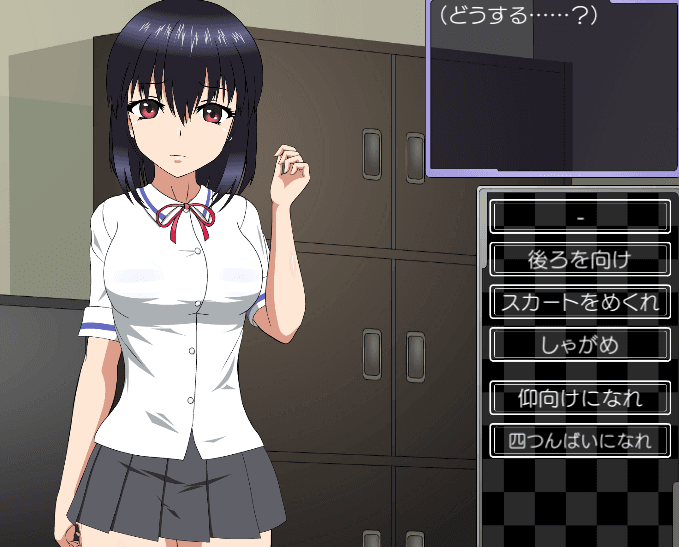Screen dimensions: 679x547
Task: Choose the 仰向けになれ option
Action: [x=580, y=398]
